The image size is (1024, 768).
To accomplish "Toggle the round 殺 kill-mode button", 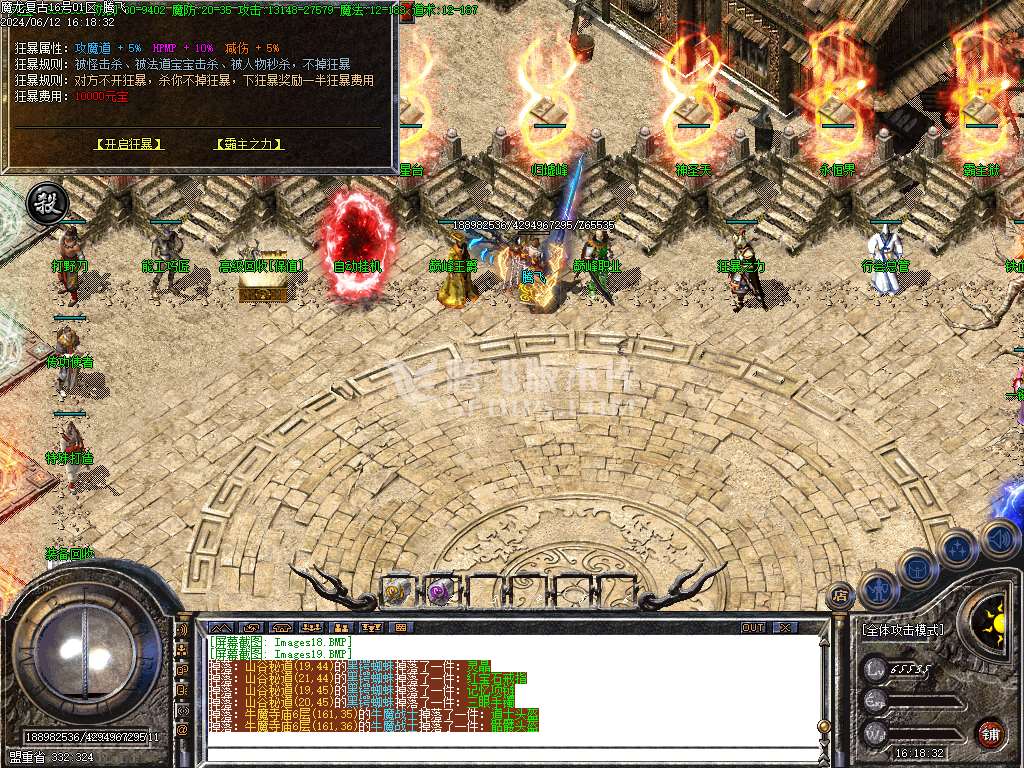I will 45,201.
